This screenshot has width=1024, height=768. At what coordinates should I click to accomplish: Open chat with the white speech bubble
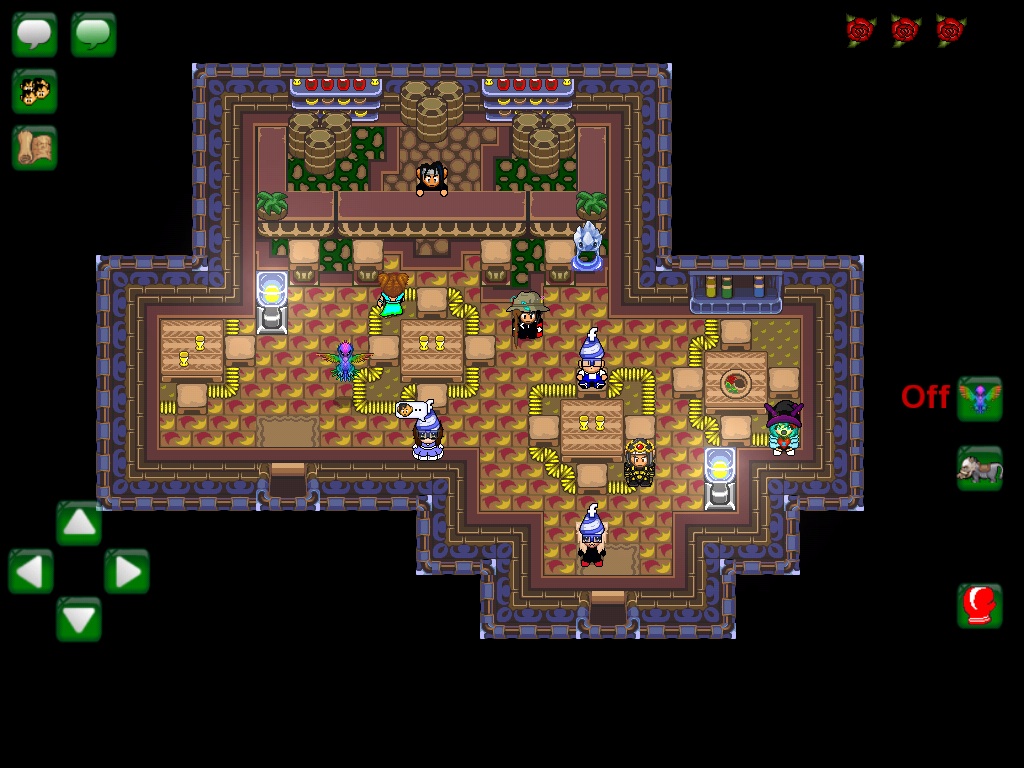(34, 34)
